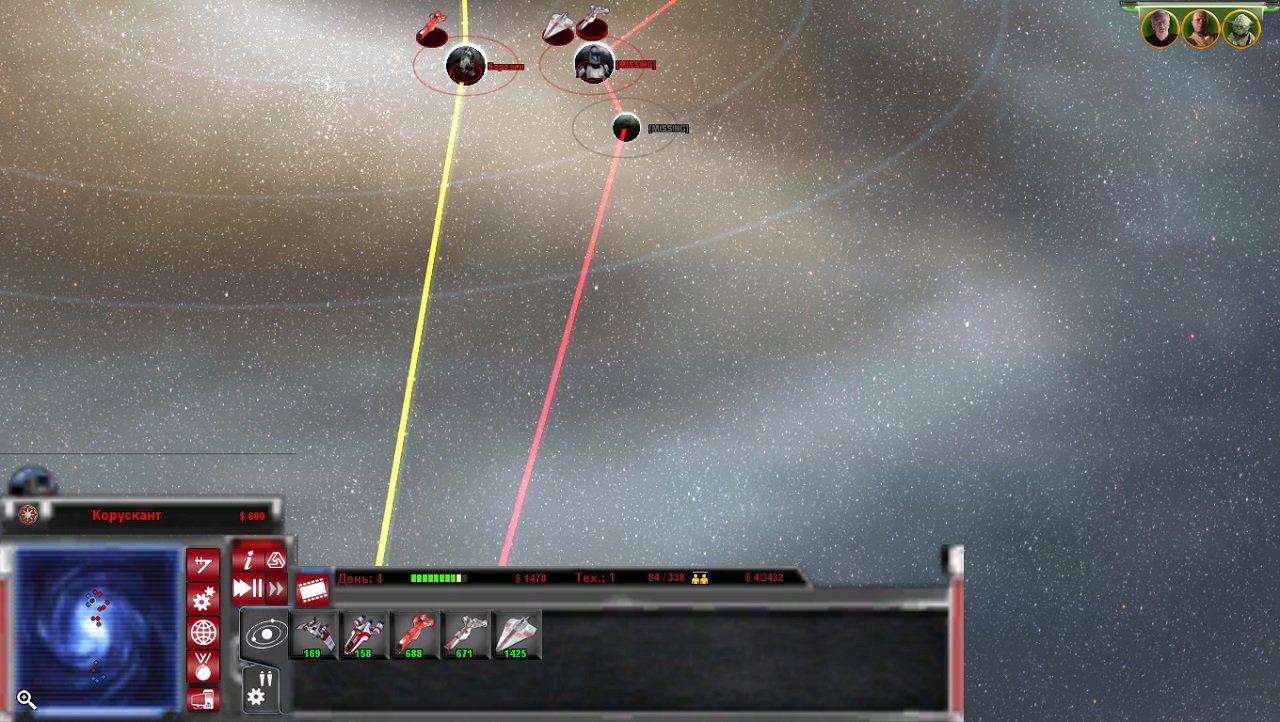This screenshot has height=722, width=1280.
Task: Switch to the ground units build tab
Action: pos(261,688)
